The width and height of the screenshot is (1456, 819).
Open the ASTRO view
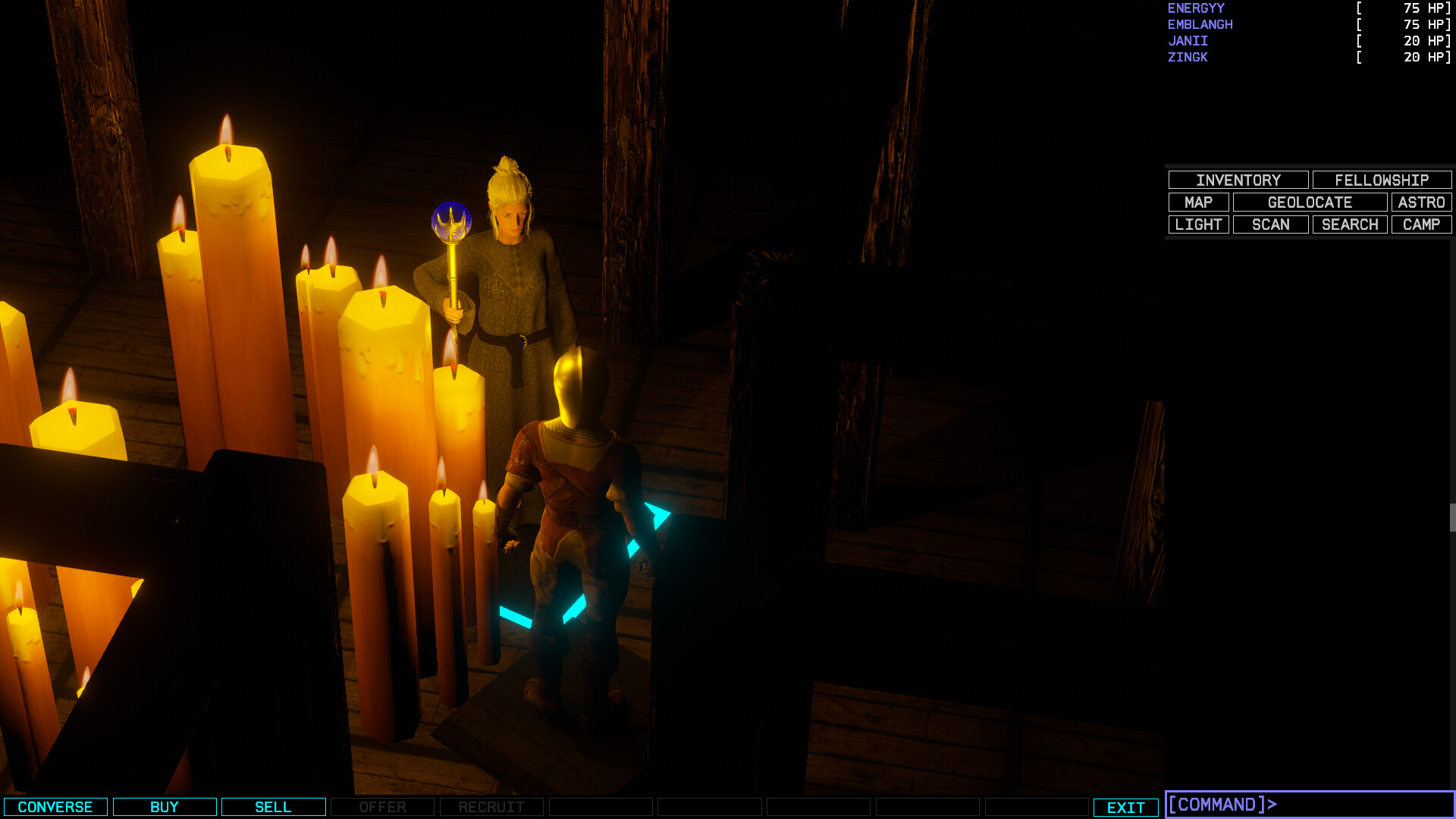point(1421,202)
